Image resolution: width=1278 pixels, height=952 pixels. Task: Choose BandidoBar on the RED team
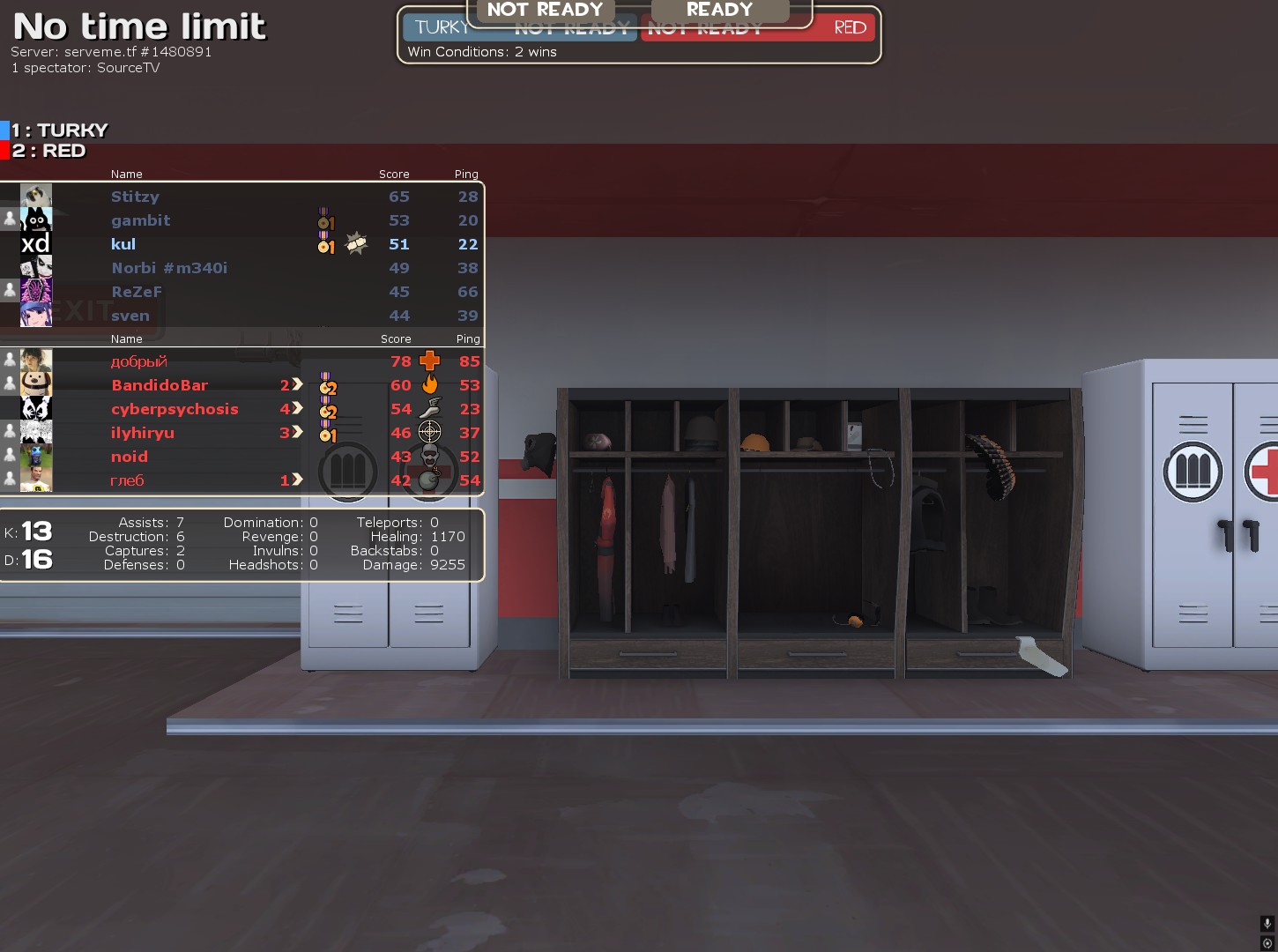coord(160,385)
